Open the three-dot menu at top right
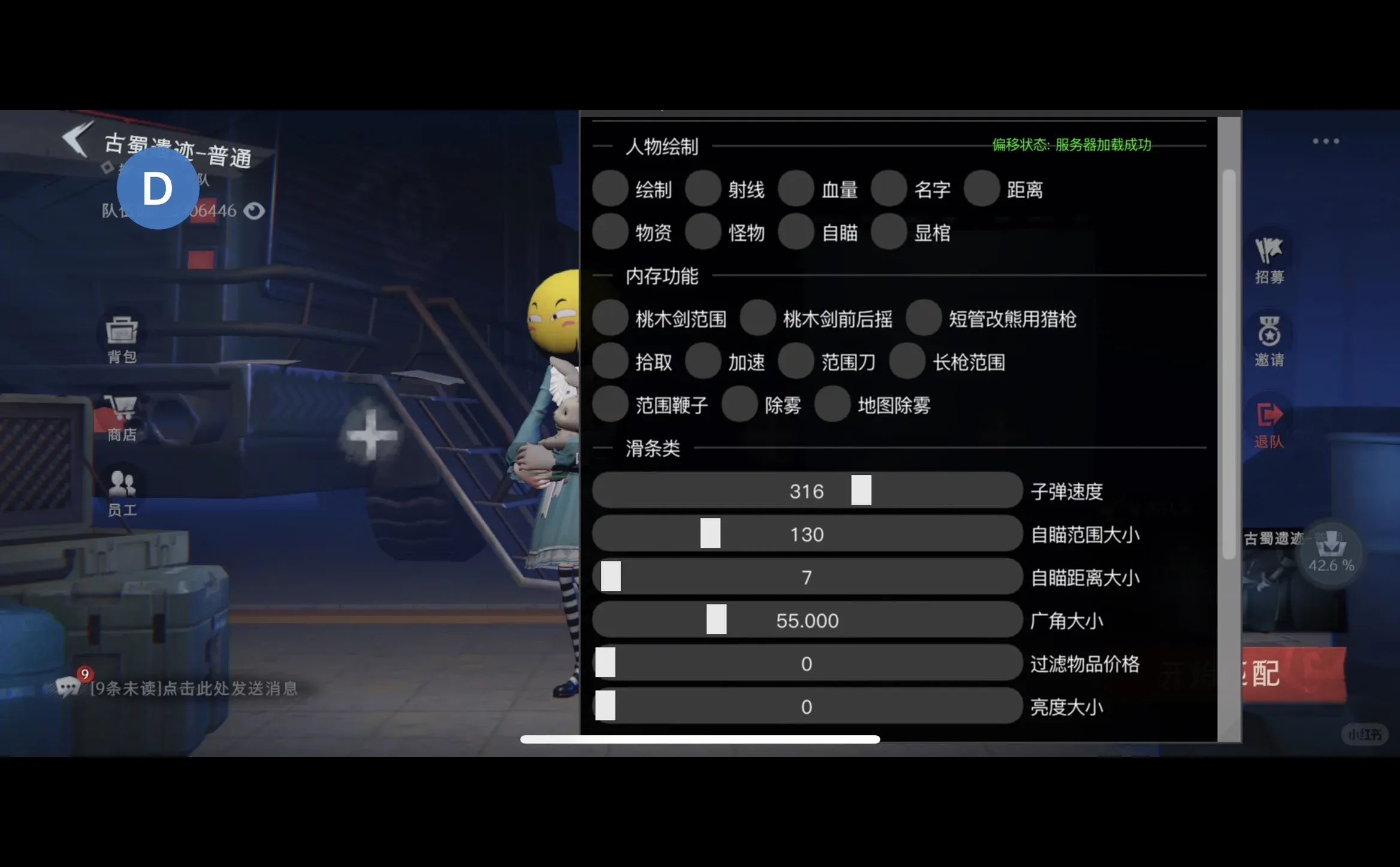This screenshot has width=1400, height=867. coord(1328,140)
